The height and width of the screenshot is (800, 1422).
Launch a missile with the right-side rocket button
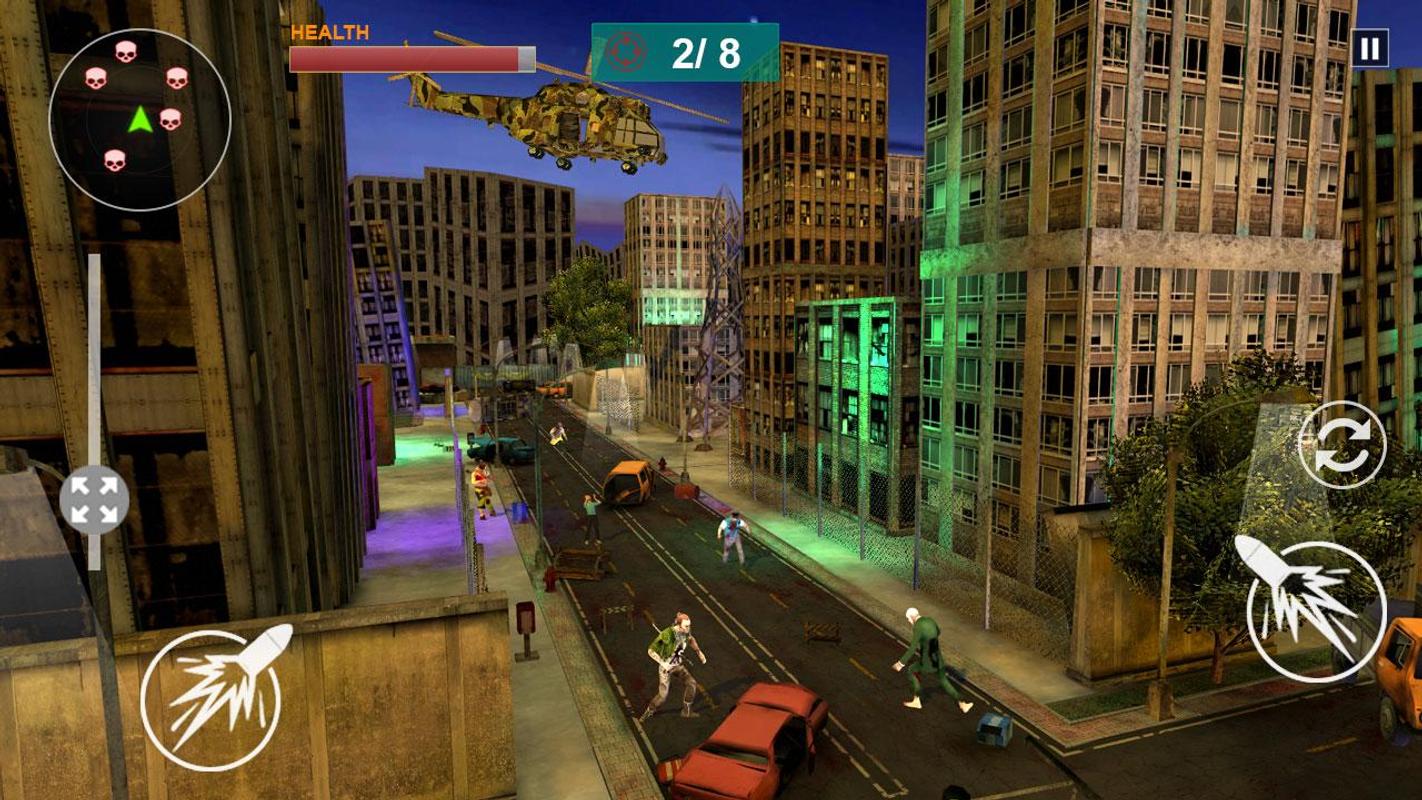pos(1316,611)
